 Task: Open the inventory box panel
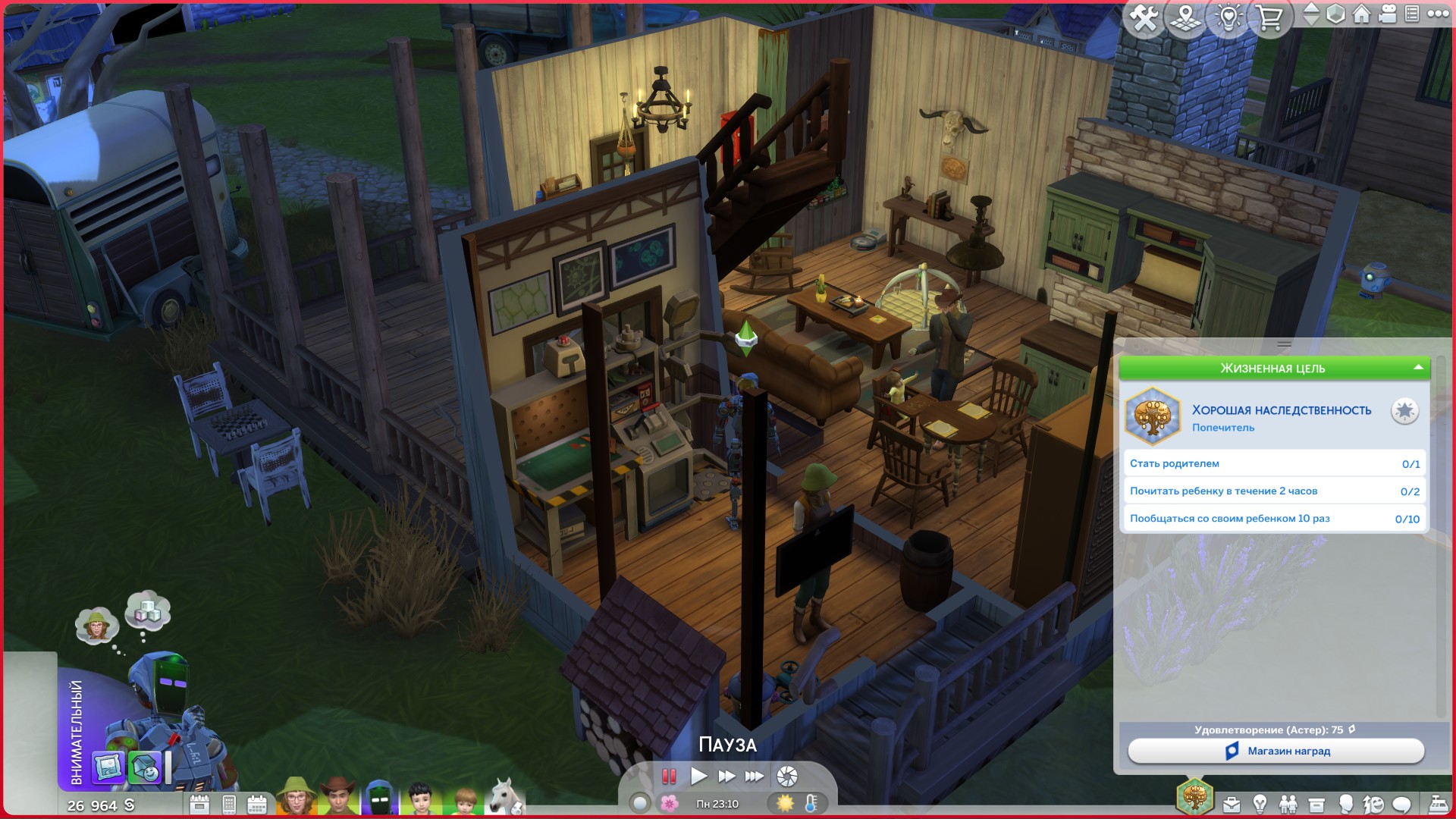1316,805
